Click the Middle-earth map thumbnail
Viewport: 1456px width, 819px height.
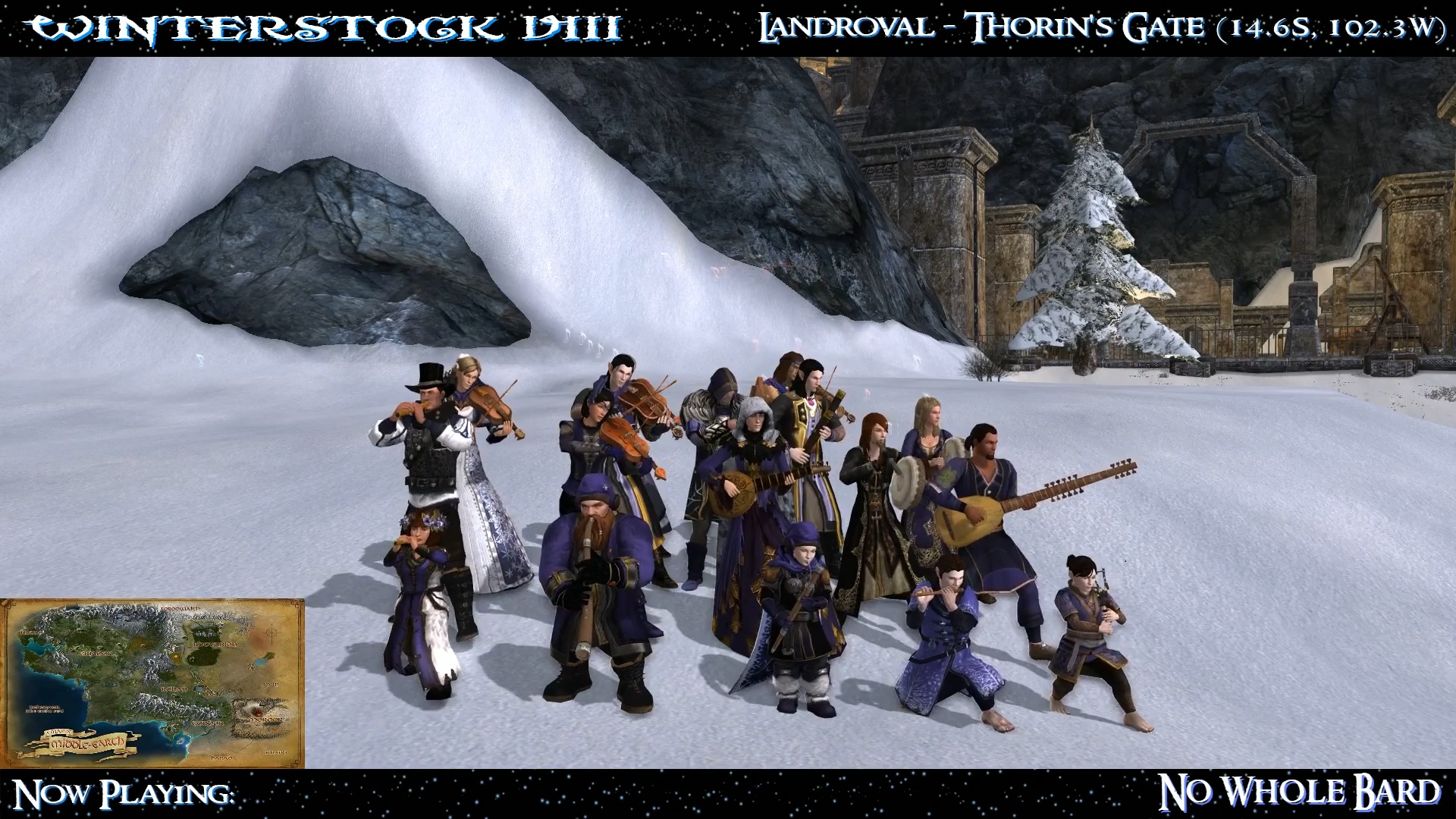(x=152, y=683)
